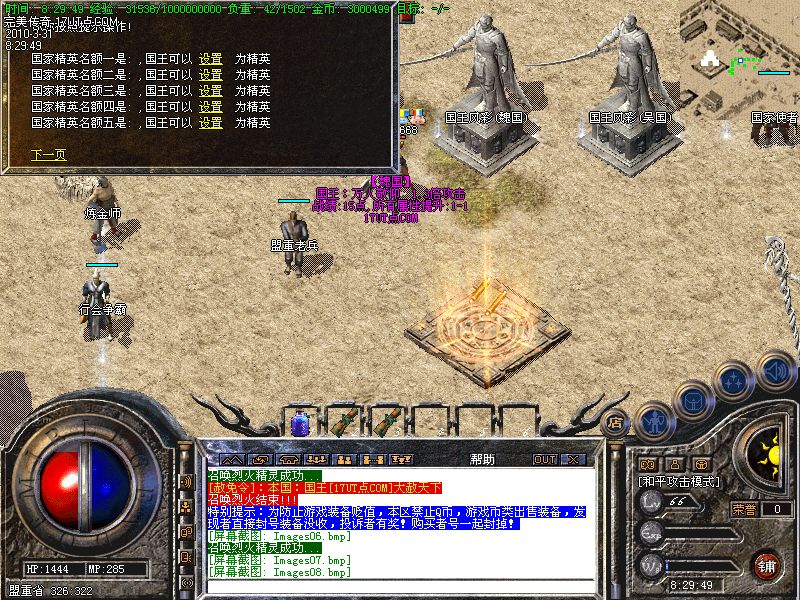Viewport: 800px width, 600px height.
Task: Close the chat panel with X button
Action: (x=573, y=460)
